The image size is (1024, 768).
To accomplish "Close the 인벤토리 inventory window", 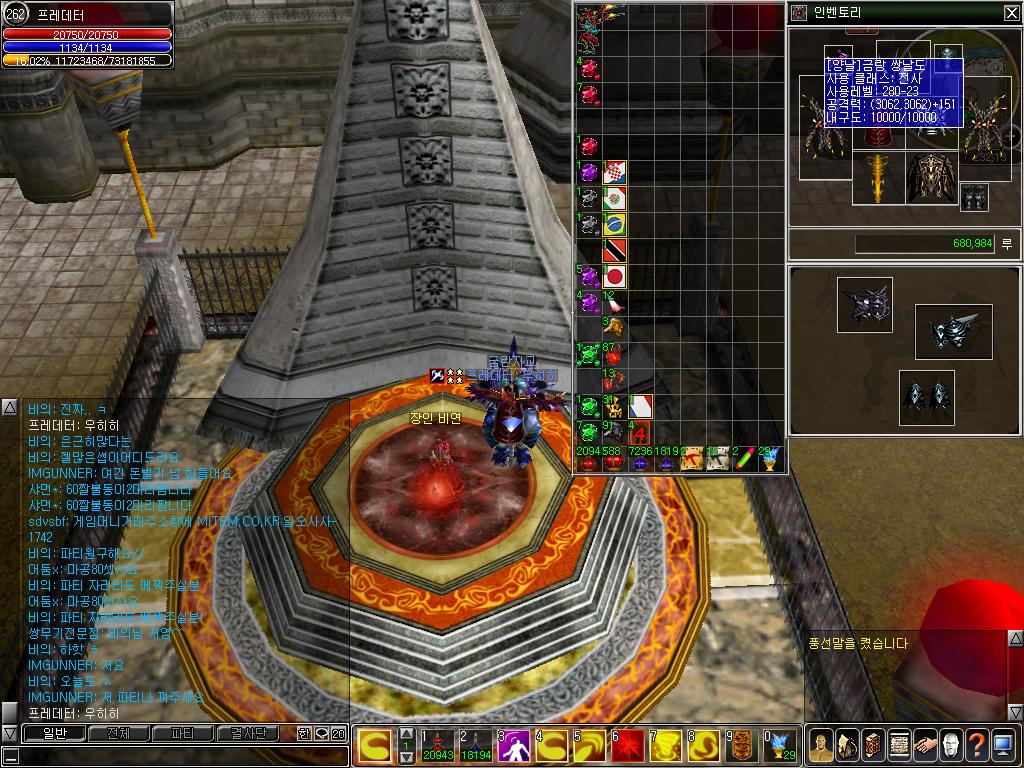I will coord(1011,13).
